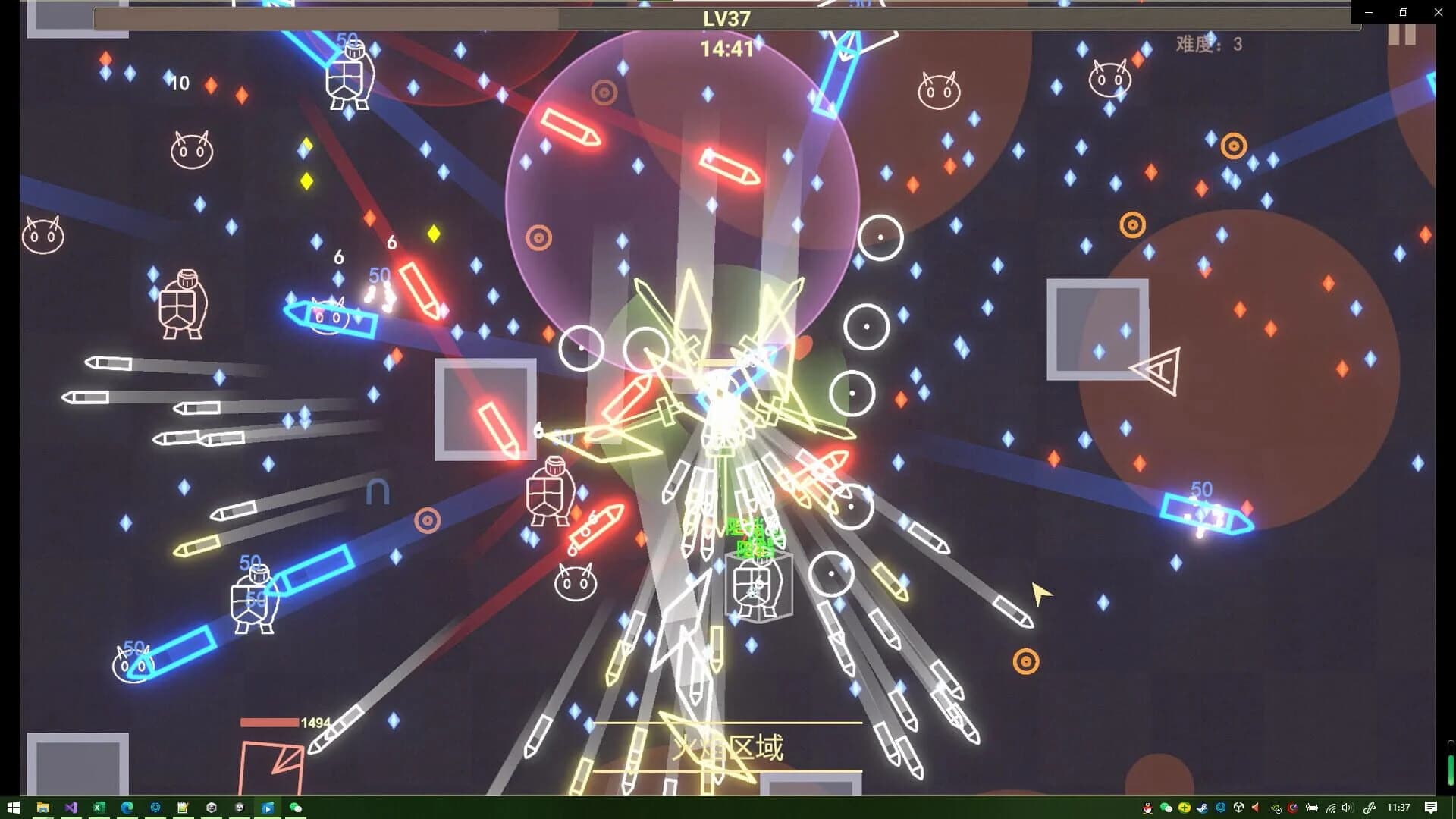Check battery status via the power tray icon
This screenshot has height=819, width=1456.
pos(1313,808)
